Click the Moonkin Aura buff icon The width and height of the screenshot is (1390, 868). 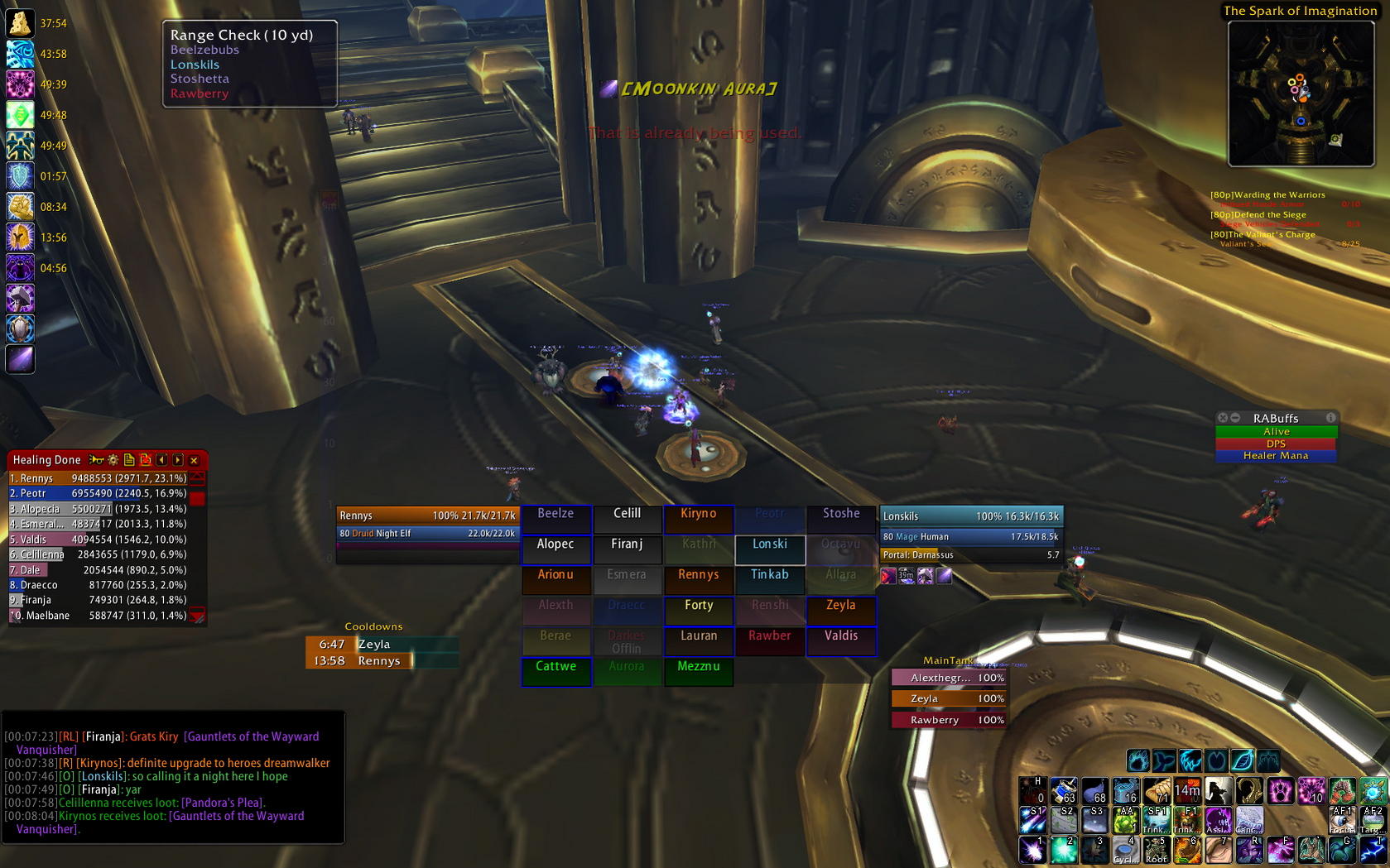[x=20, y=359]
